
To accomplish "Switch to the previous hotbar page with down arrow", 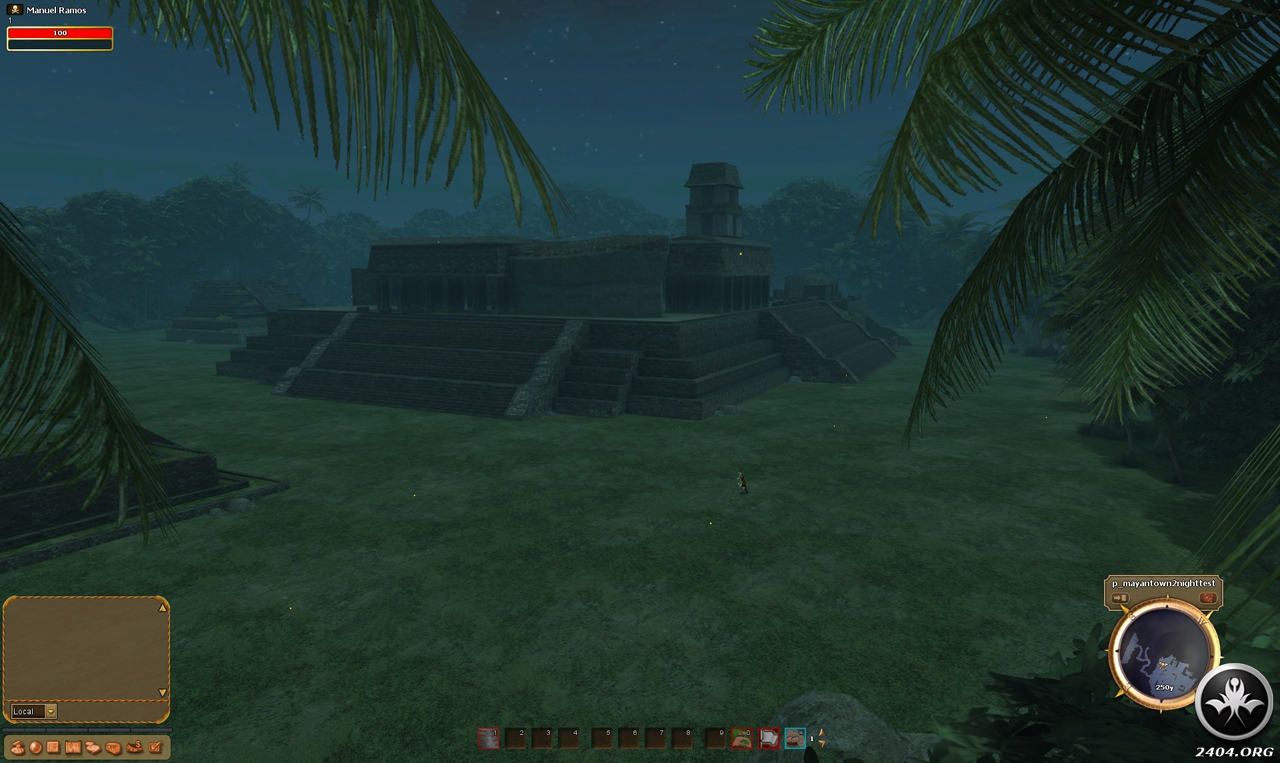I will [821, 744].
